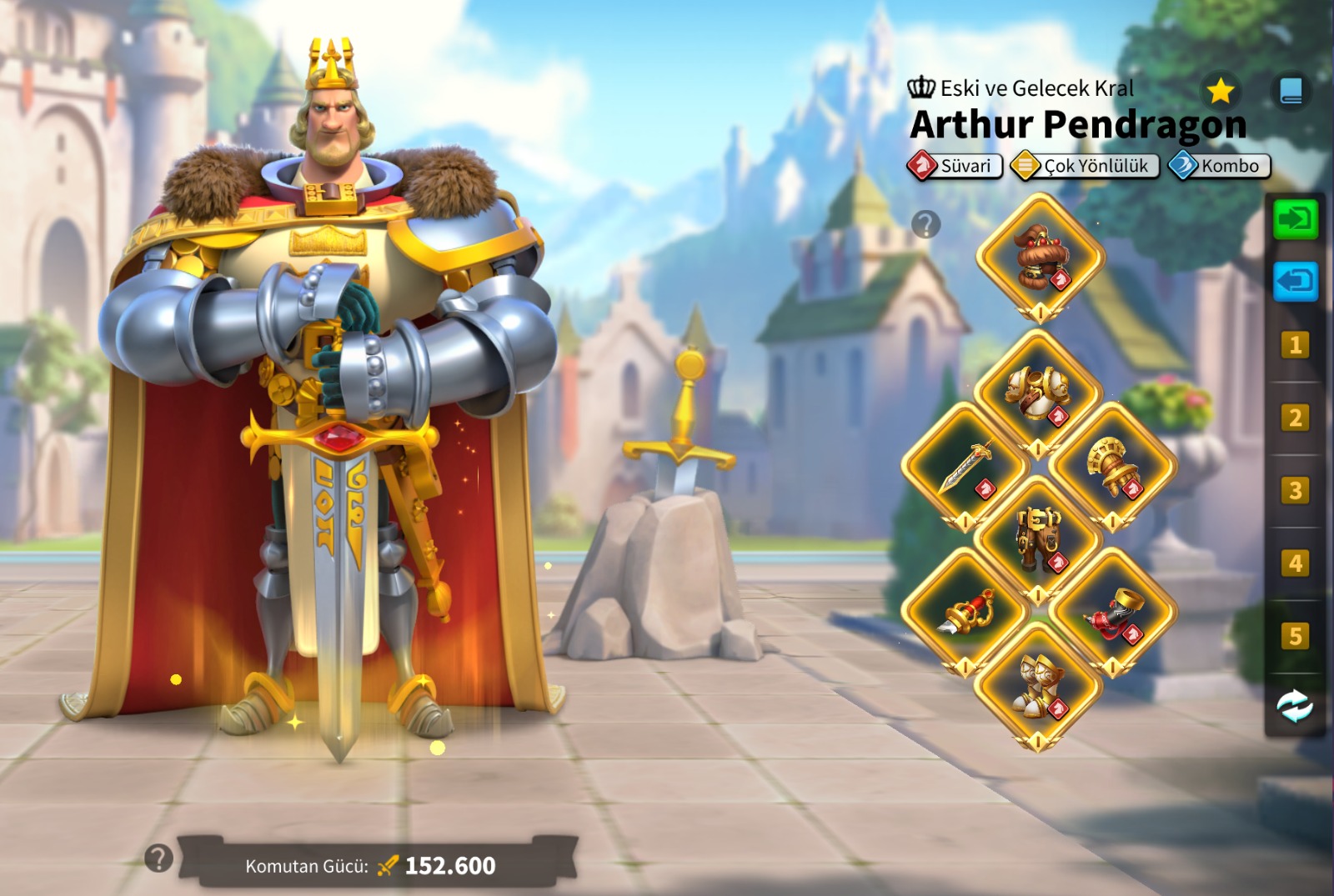Select the Kombo talent tag
1334x896 pixels.
pyautogui.click(x=1220, y=166)
